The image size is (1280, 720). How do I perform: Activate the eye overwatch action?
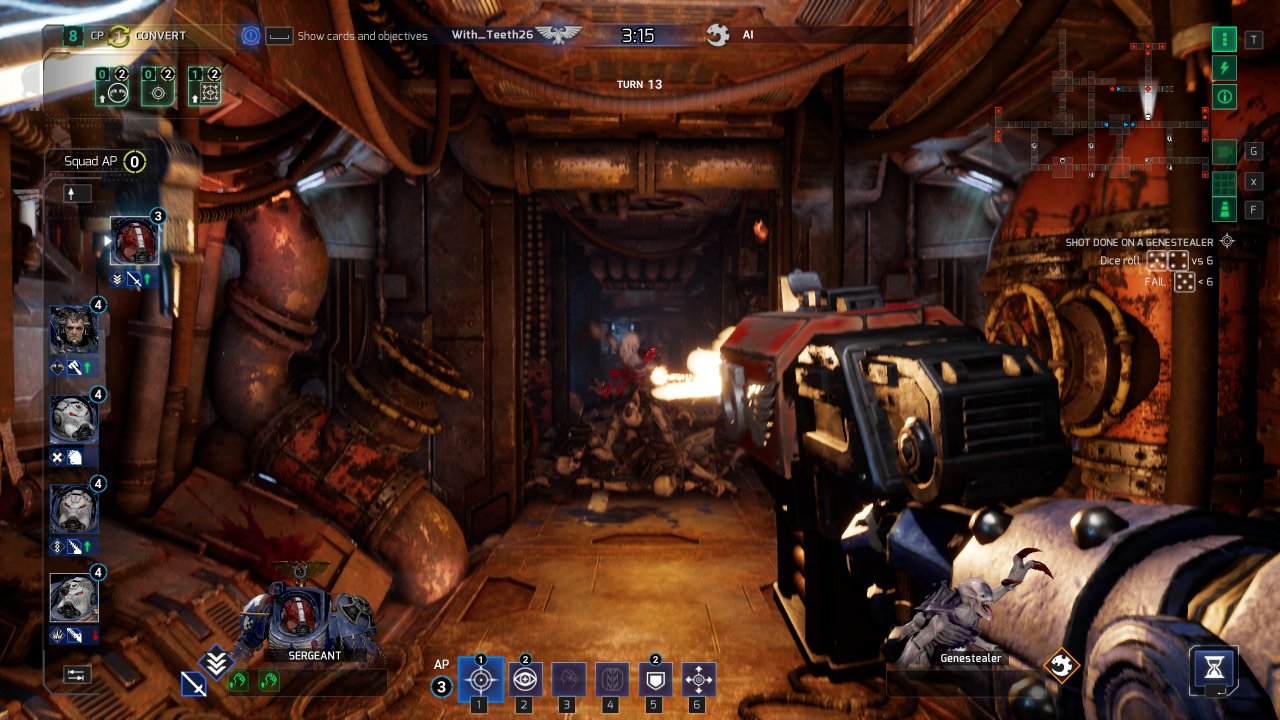coord(524,680)
